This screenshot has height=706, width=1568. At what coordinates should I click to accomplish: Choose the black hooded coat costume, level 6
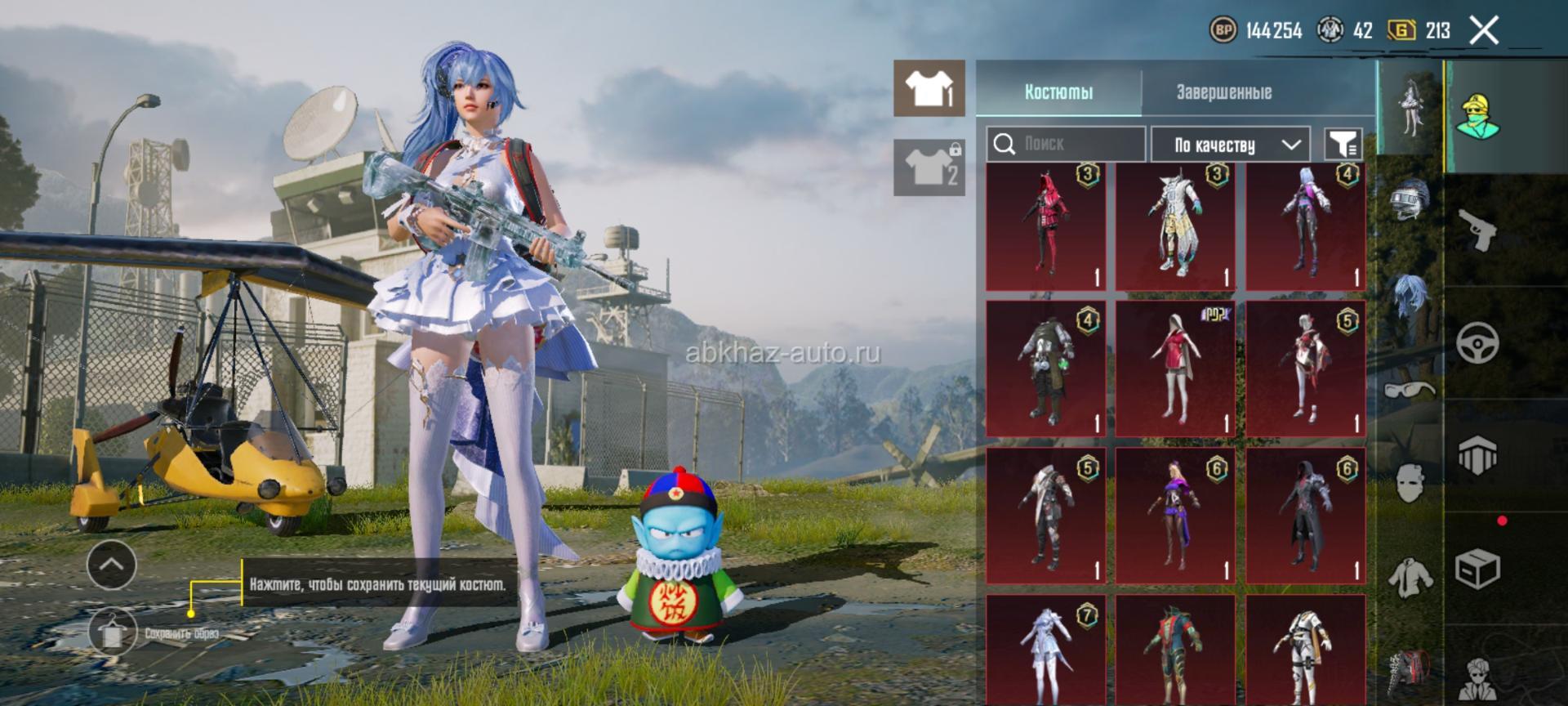tap(1305, 515)
